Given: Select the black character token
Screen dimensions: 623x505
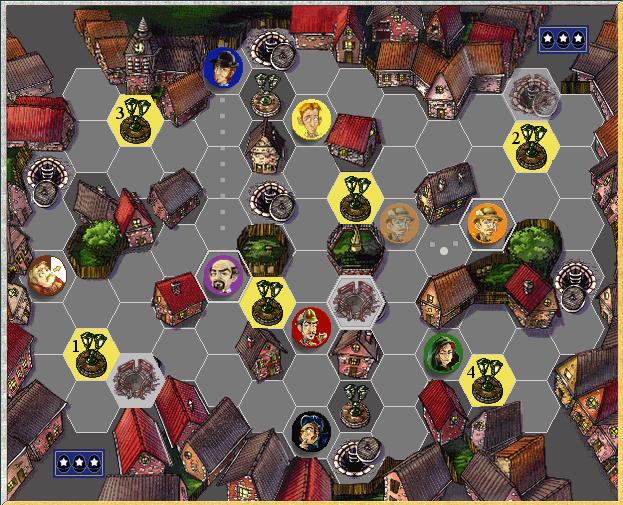Looking at the screenshot, I should pyautogui.click(x=309, y=430).
